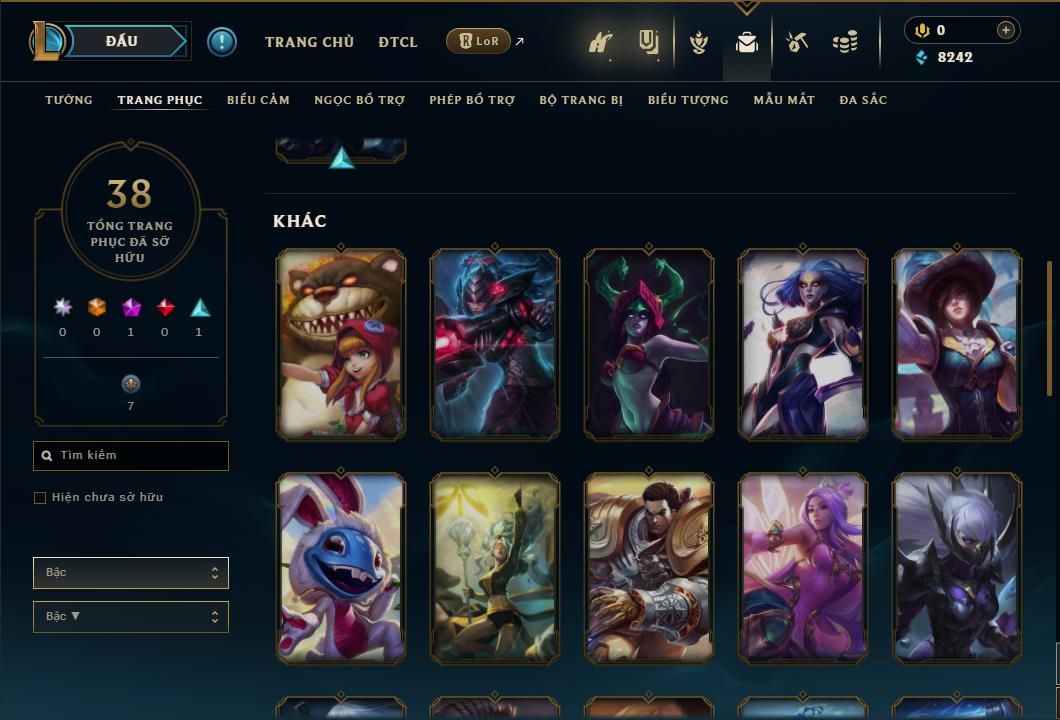
Task: Launch the LoR link button
Action: pos(479,41)
